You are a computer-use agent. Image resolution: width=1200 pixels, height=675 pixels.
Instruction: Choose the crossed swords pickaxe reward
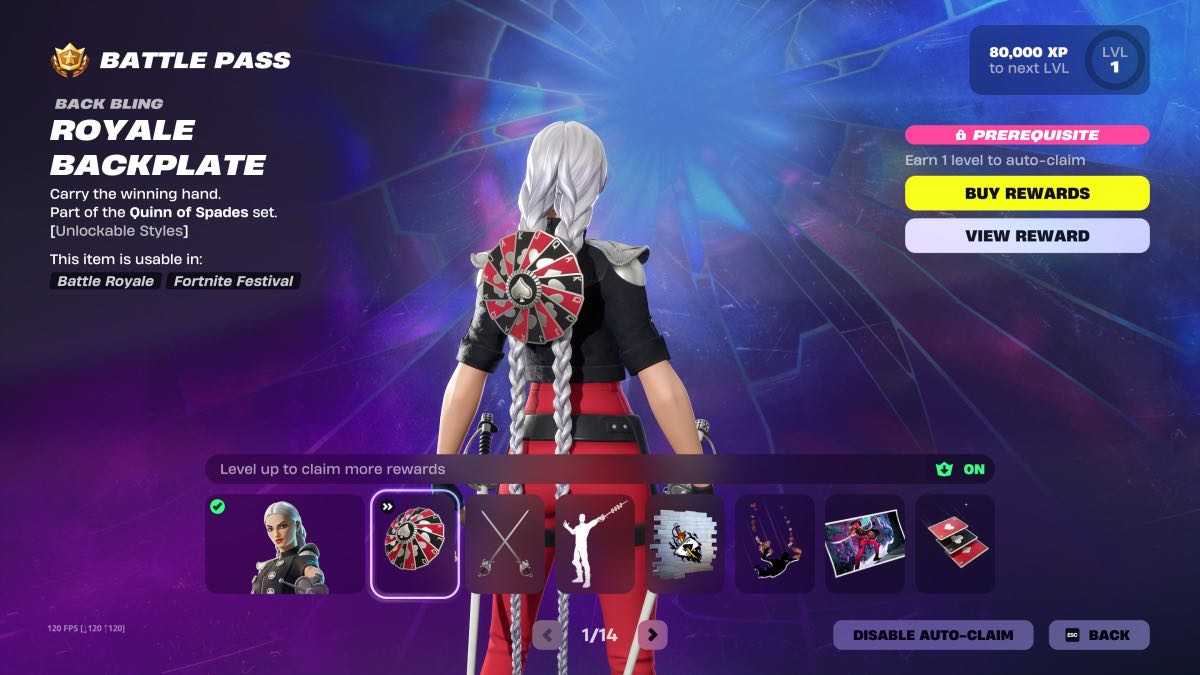pos(505,544)
